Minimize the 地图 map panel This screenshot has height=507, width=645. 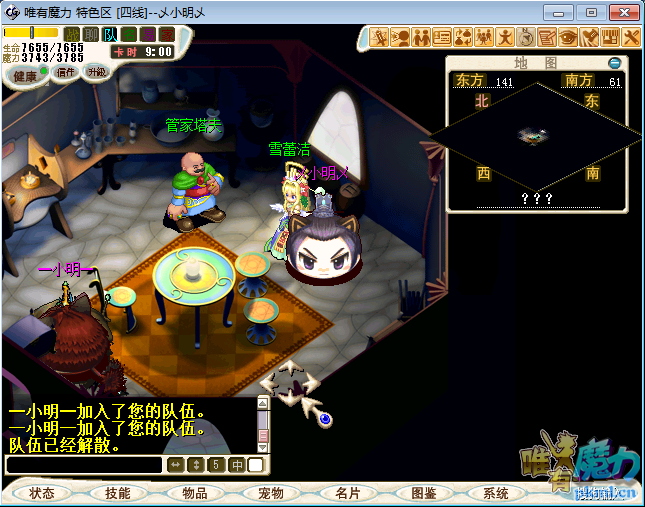tap(615, 62)
